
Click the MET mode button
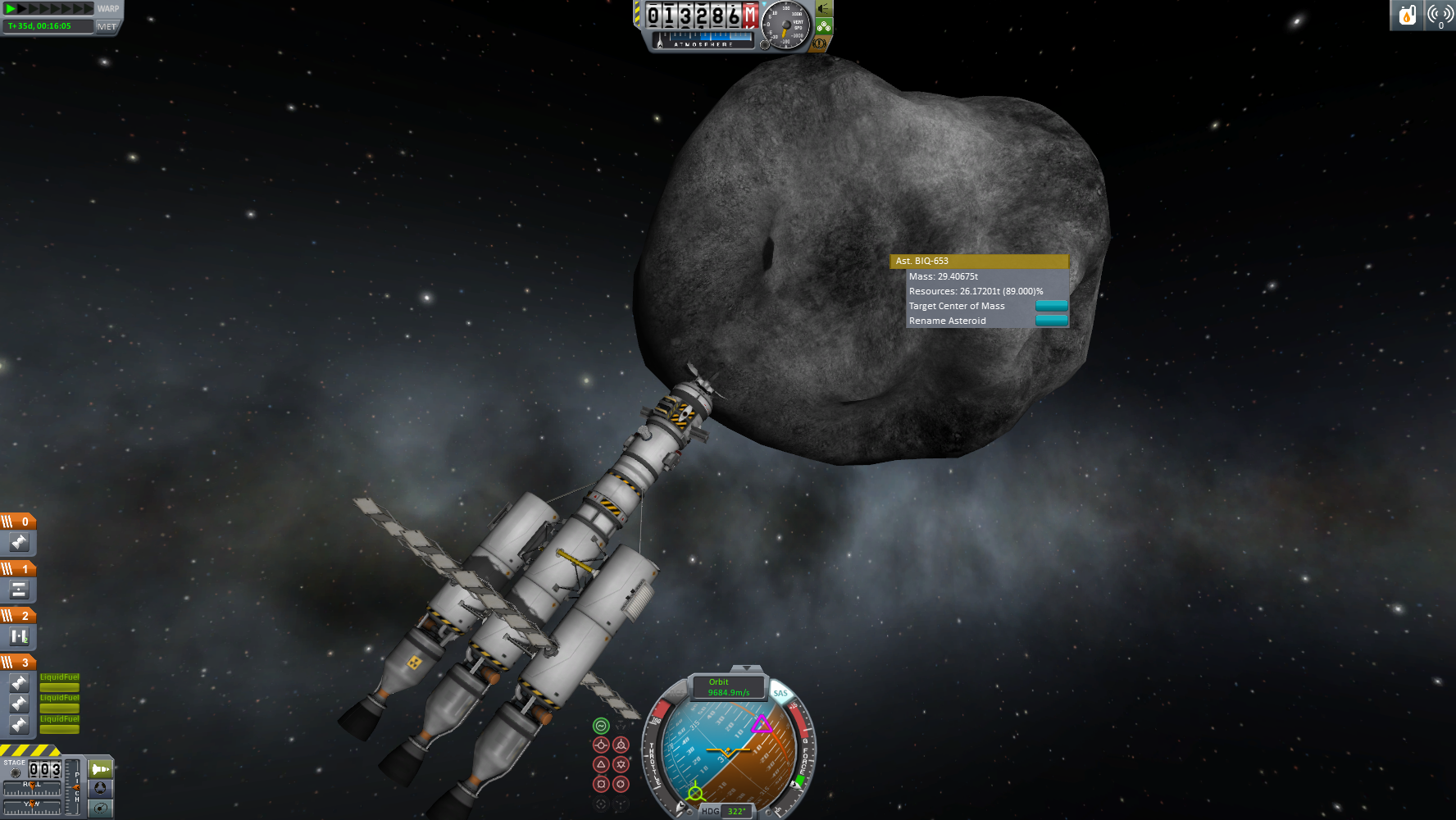coord(107,26)
